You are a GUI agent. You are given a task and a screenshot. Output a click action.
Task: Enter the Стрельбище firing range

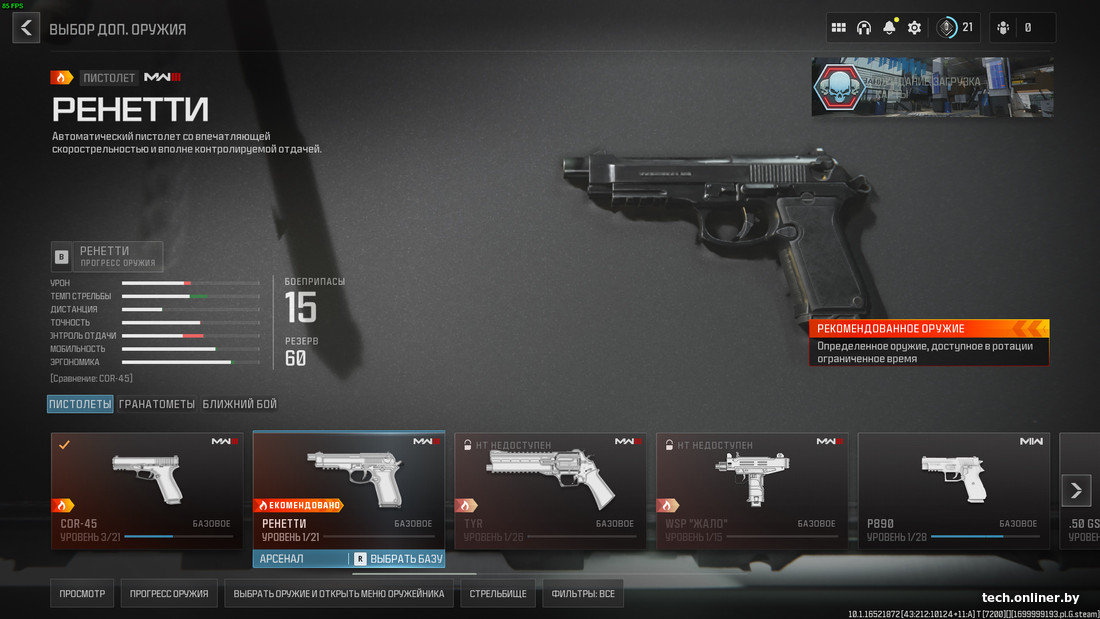[497, 594]
